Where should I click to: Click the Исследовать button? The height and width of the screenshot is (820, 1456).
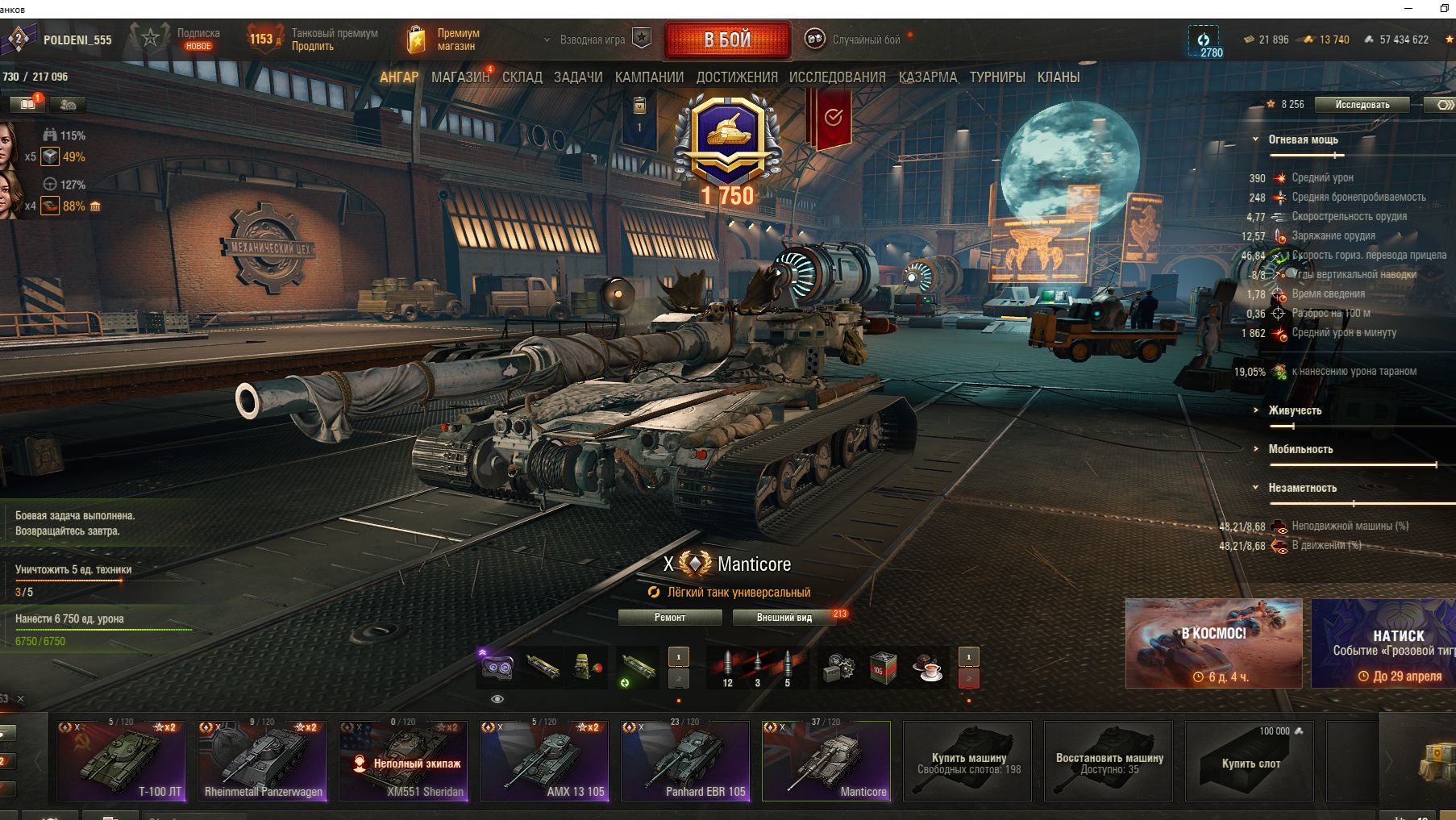click(1362, 105)
